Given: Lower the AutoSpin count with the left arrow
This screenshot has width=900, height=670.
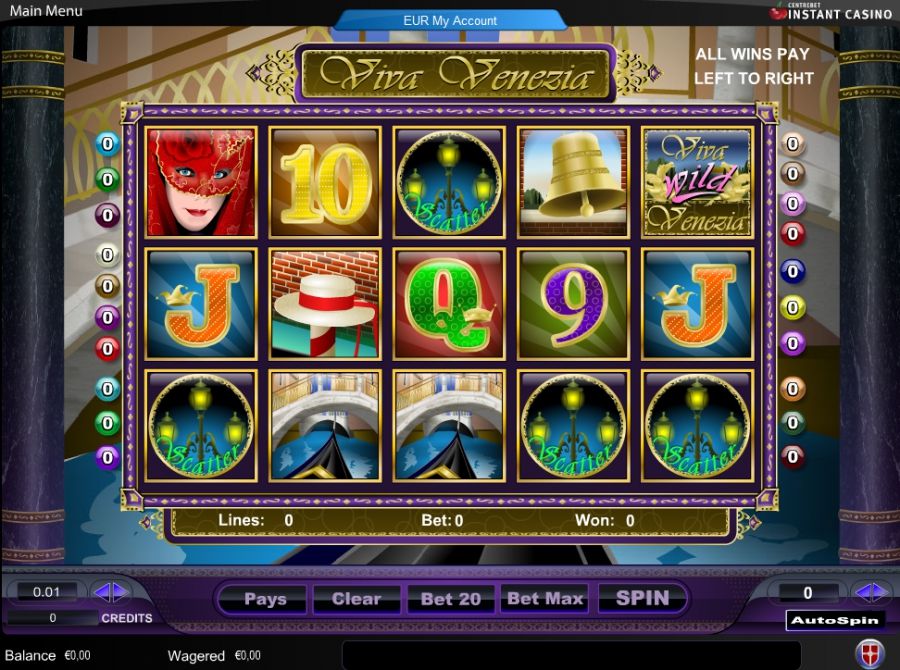Looking at the screenshot, I should [862, 592].
